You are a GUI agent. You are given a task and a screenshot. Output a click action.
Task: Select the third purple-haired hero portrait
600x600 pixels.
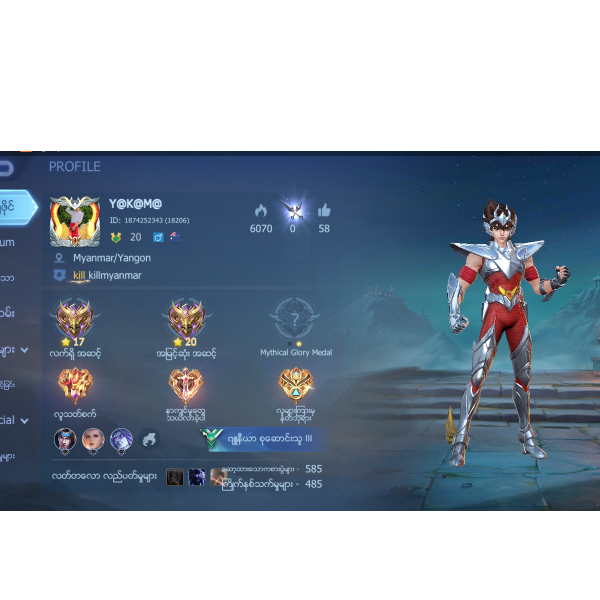[121, 439]
